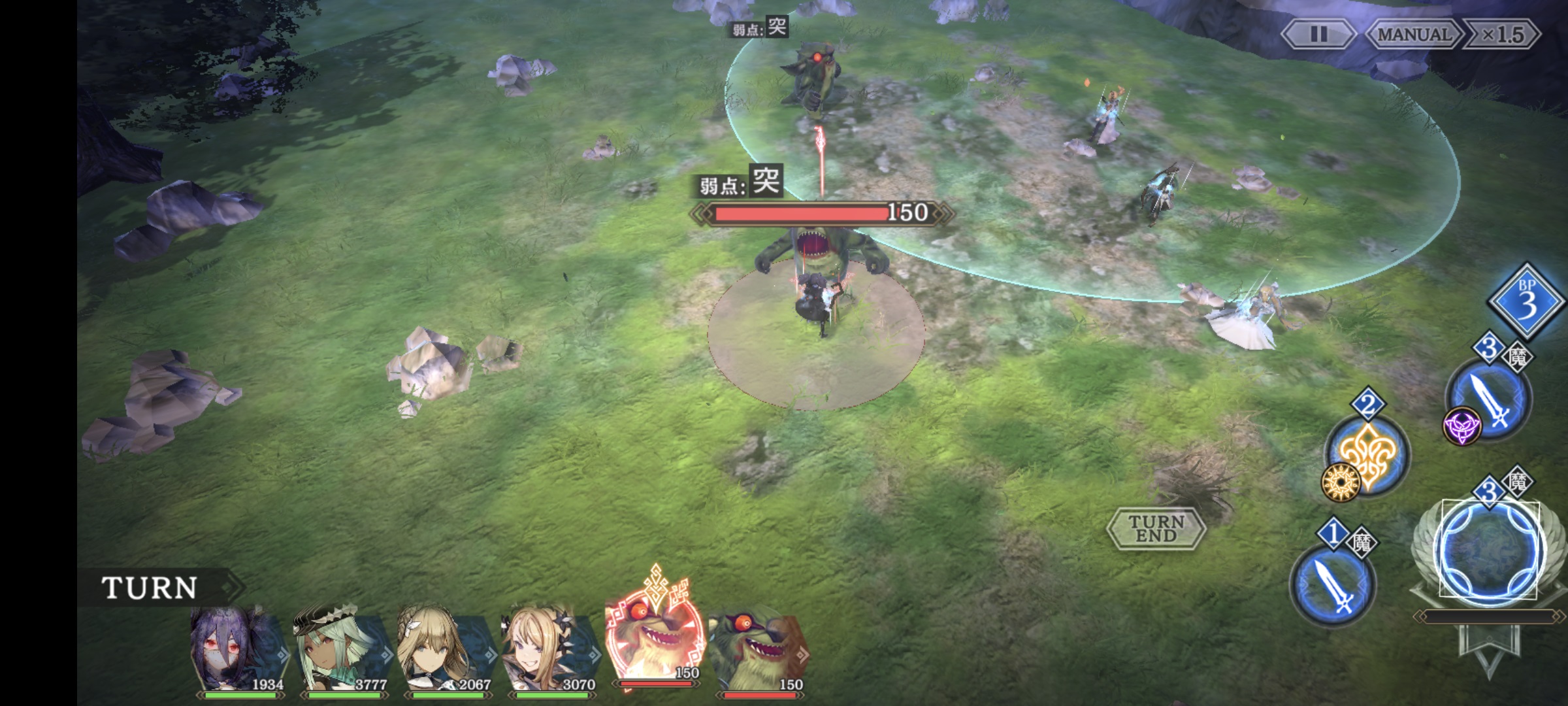Change the ×1.5 battle speed
The image size is (1568, 706).
[x=1503, y=35]
